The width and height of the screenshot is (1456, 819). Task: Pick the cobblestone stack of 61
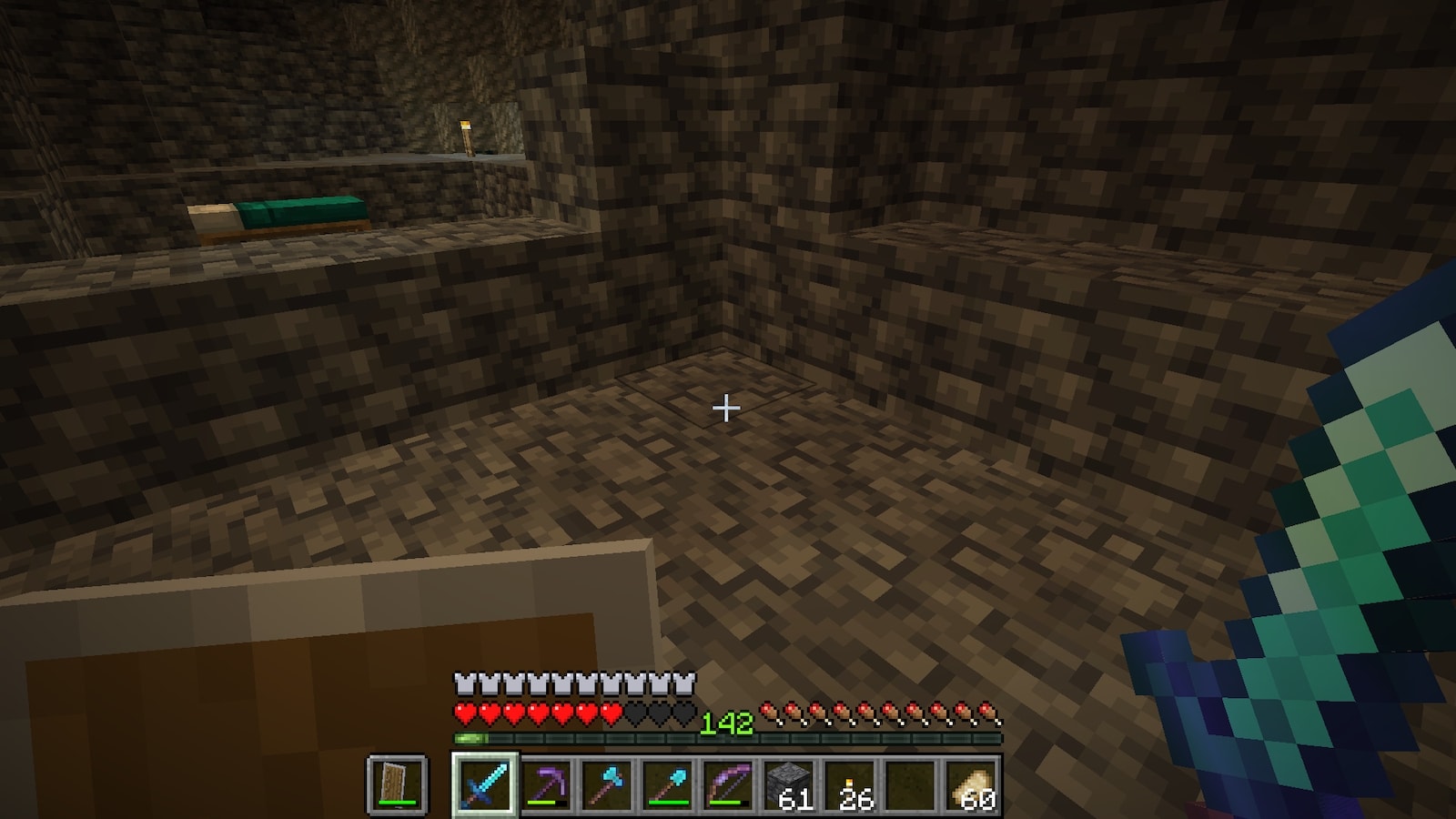coord(790,784)
